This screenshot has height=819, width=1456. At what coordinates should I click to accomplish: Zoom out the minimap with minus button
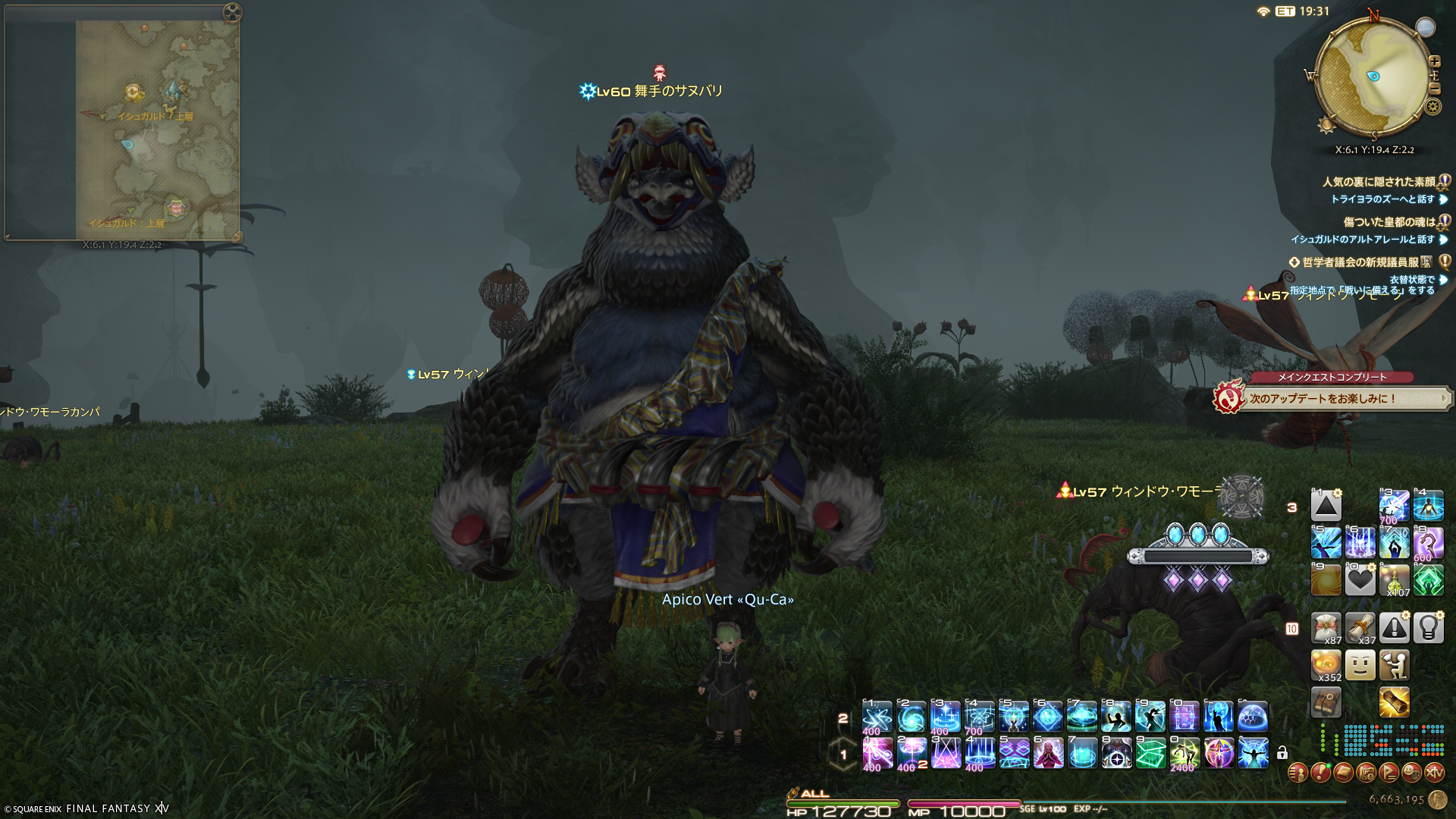click(1434, 89)
